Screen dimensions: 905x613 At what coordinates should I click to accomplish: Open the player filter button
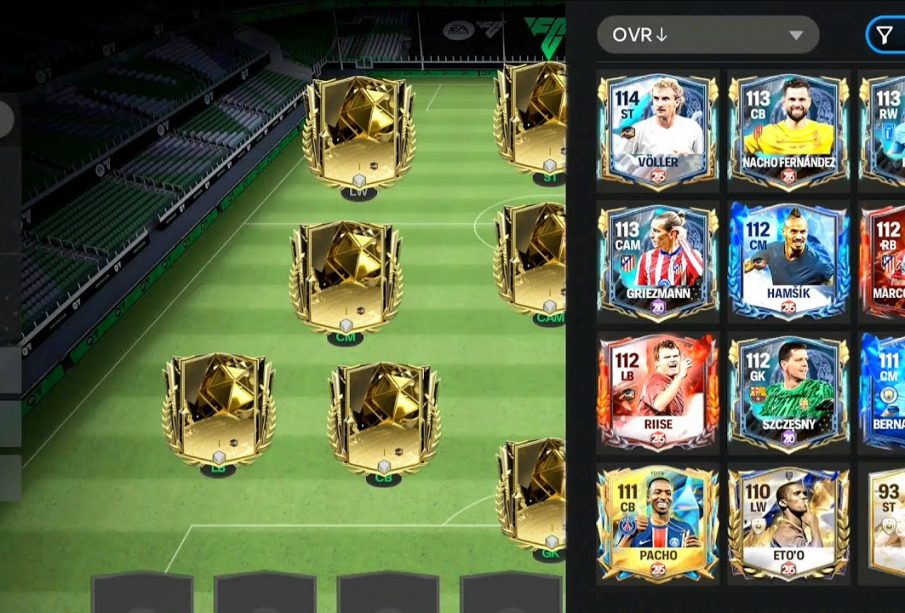point(885,36)
